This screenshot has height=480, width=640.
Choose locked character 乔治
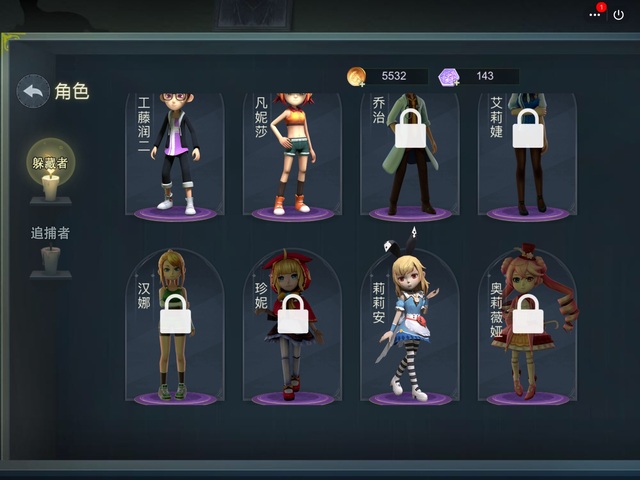click(410, 155)
